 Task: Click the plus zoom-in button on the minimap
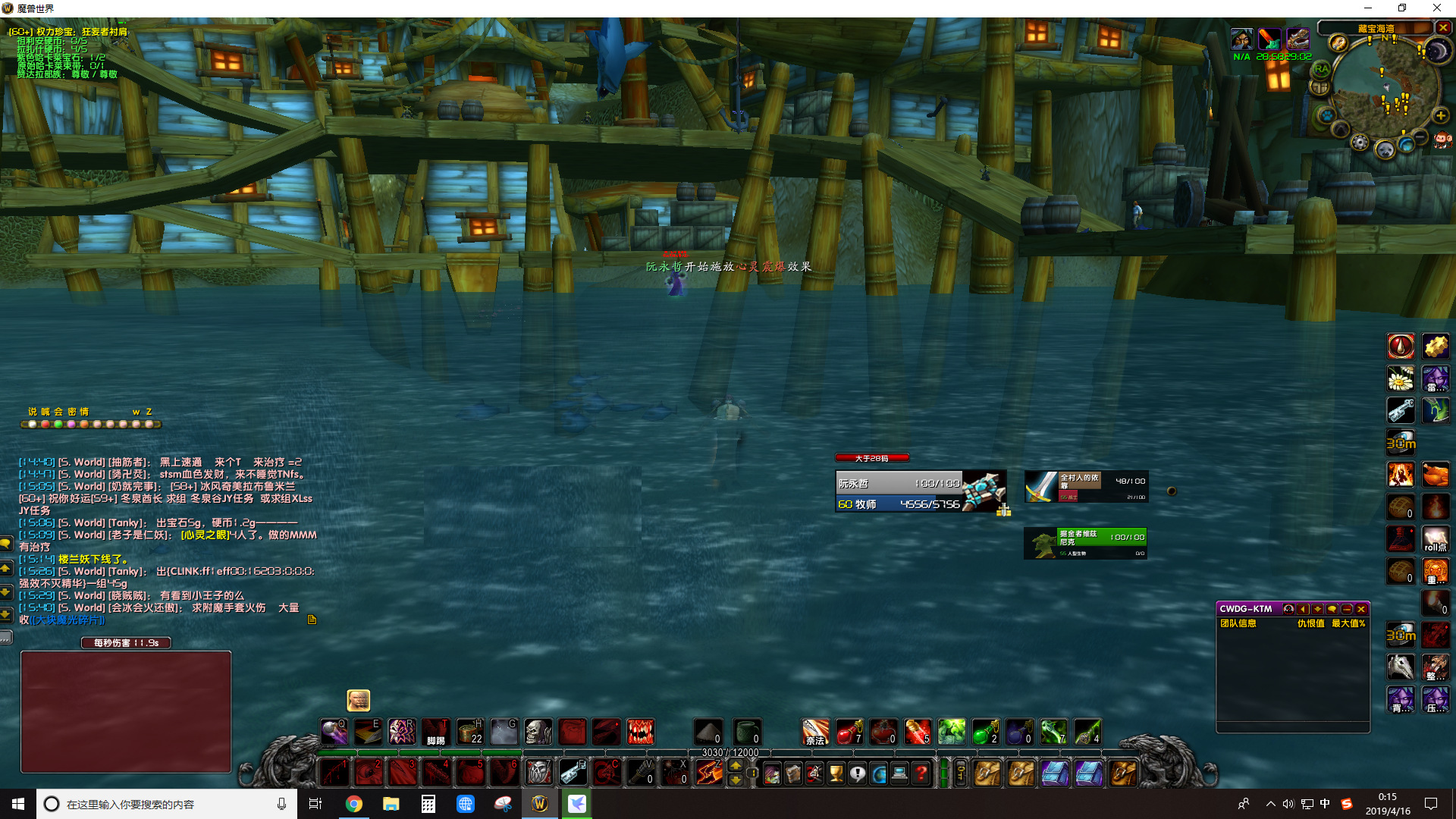coord(1440,115)
